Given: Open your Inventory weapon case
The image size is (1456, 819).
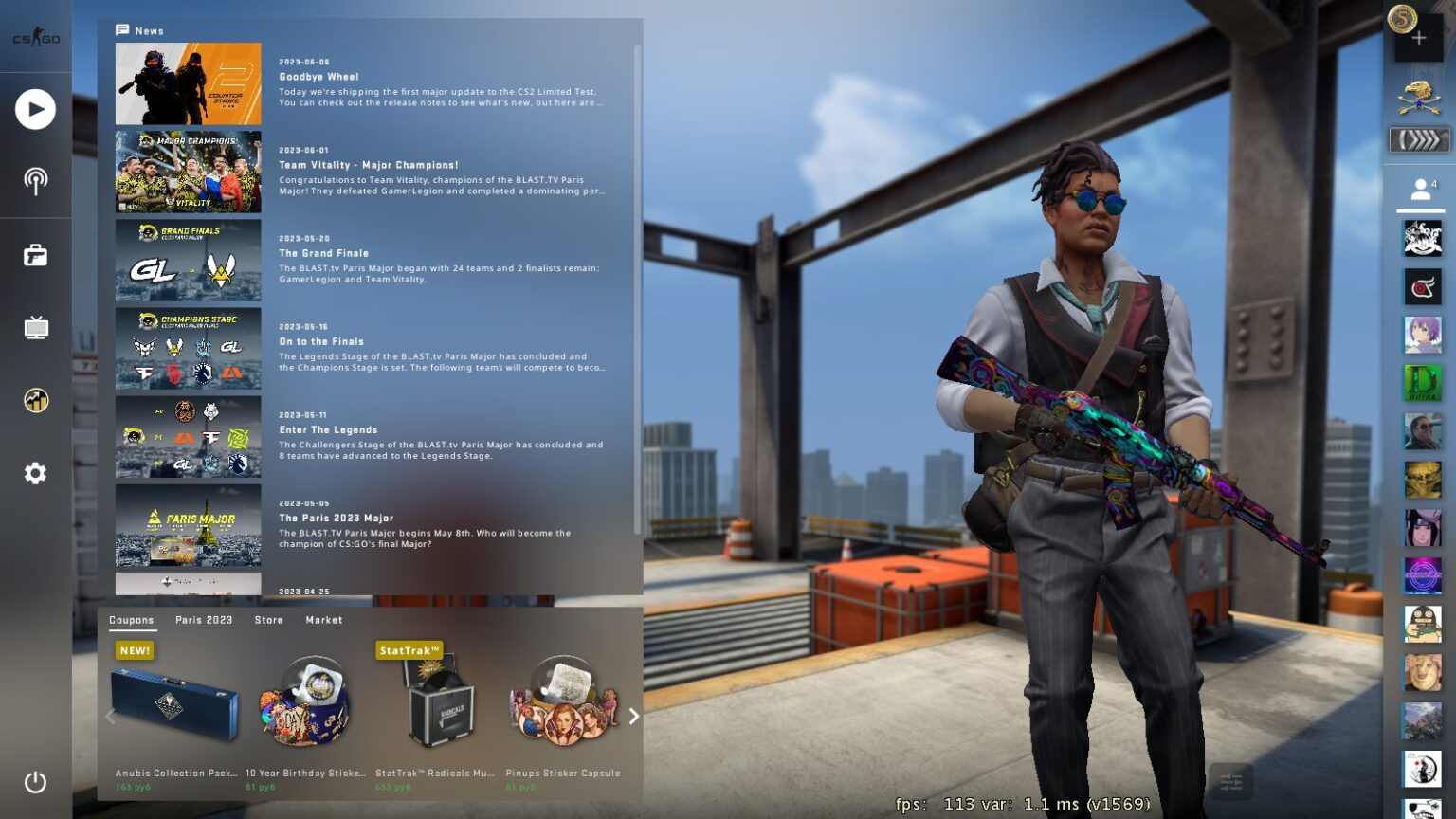Looking at the screenshot, I should click(35, 255).
